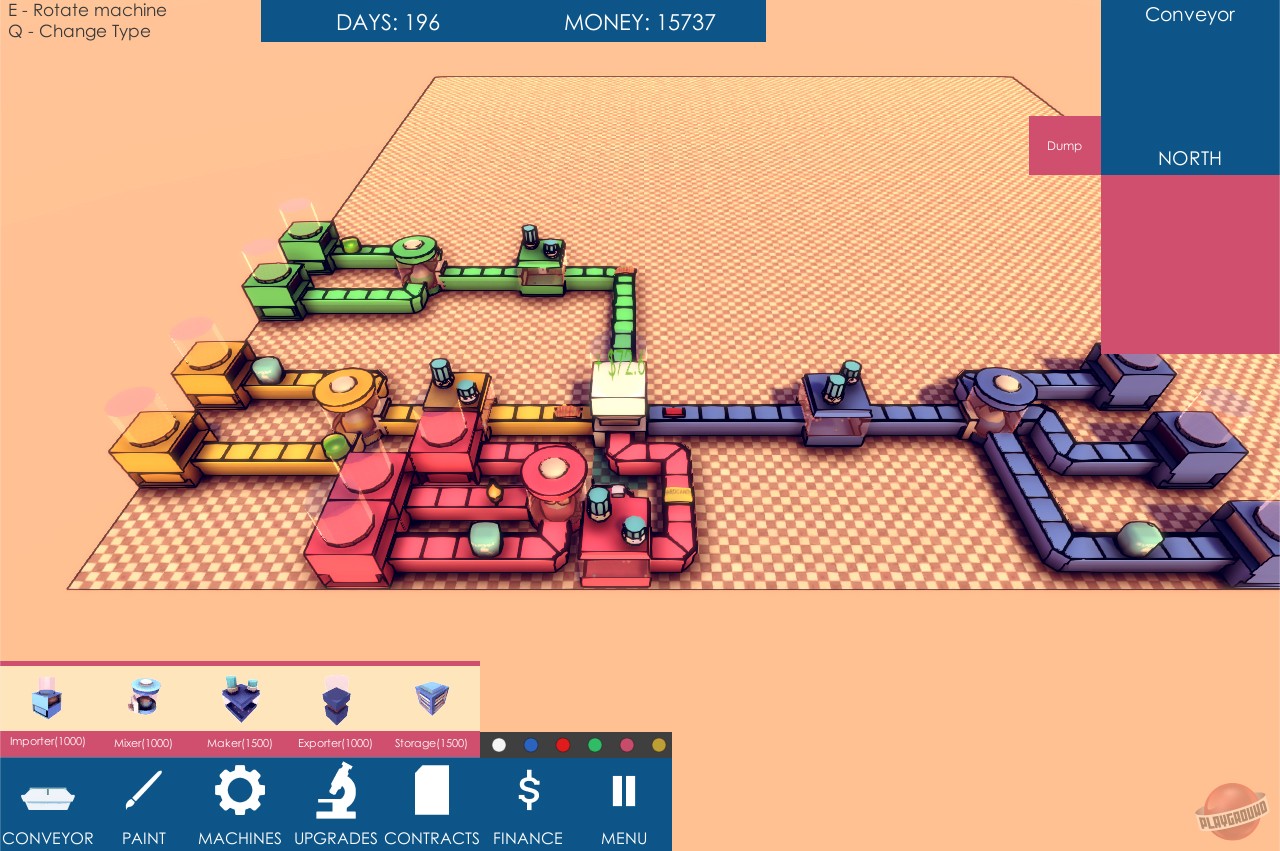1280x851 pixels.
Task: Click the Menu pause icon
Action: click(x=623, y=790)
